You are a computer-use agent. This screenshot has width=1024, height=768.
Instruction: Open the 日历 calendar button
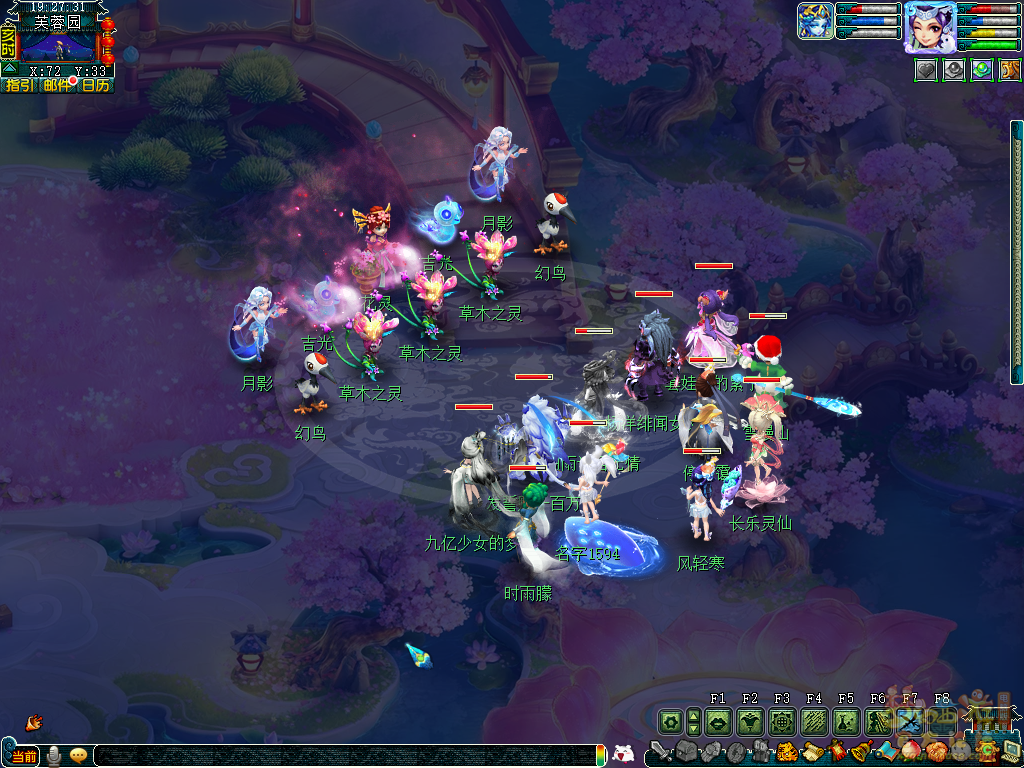(x=96, y=86)
